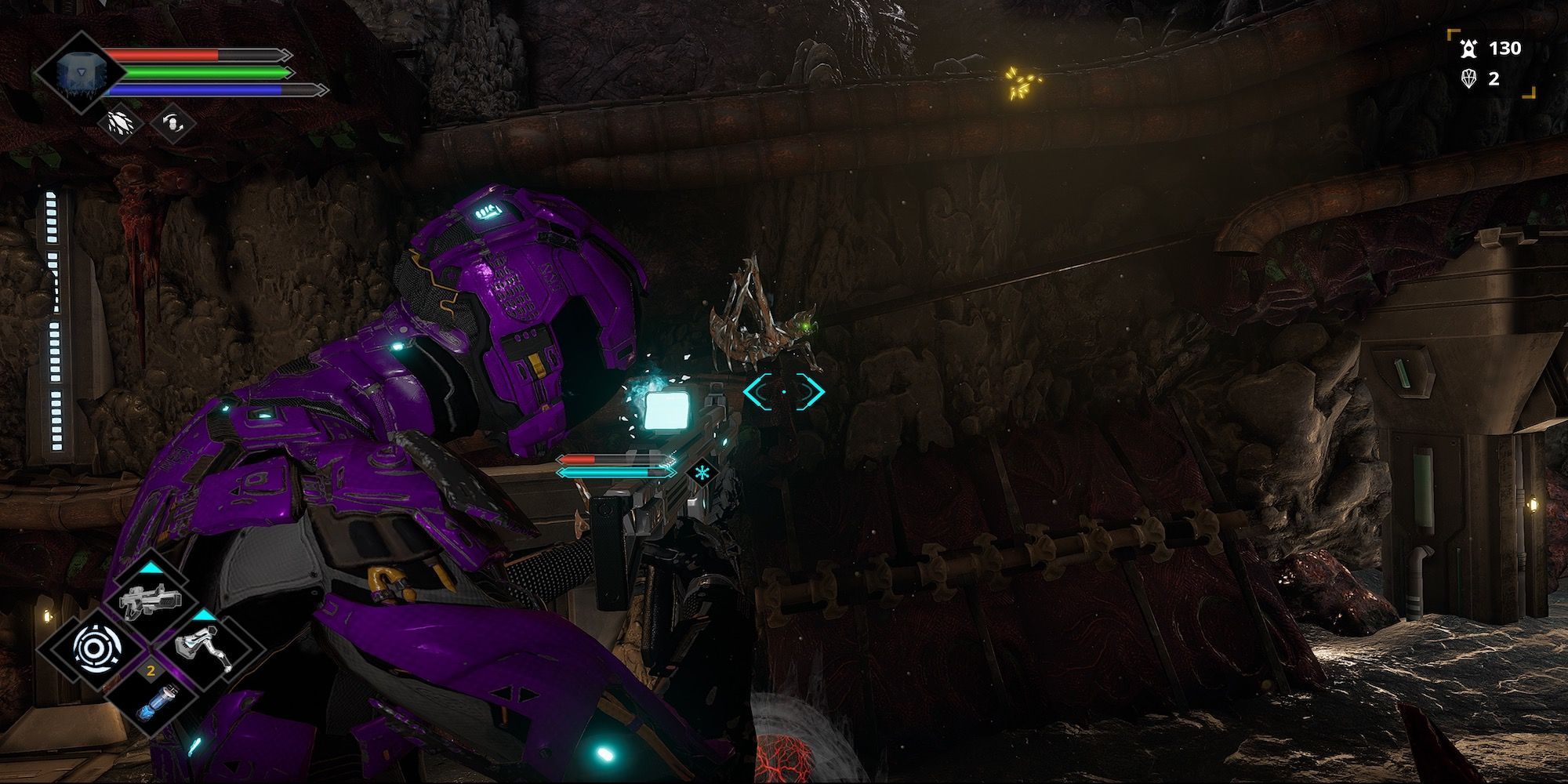Click the vertical segmented gauge on the far left wall
Viewport: 1568px width, 784px height.
(55, 321)
